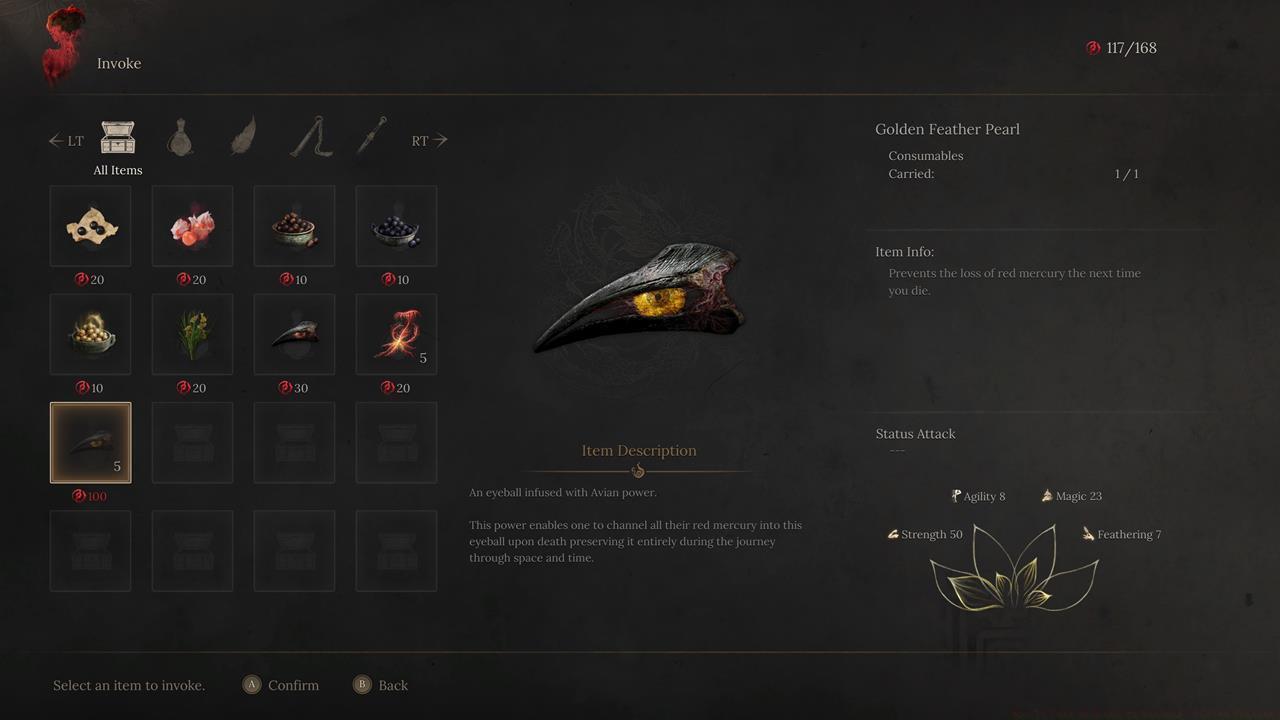Select the highlighted bird skull invoke item

pos(90,442)
